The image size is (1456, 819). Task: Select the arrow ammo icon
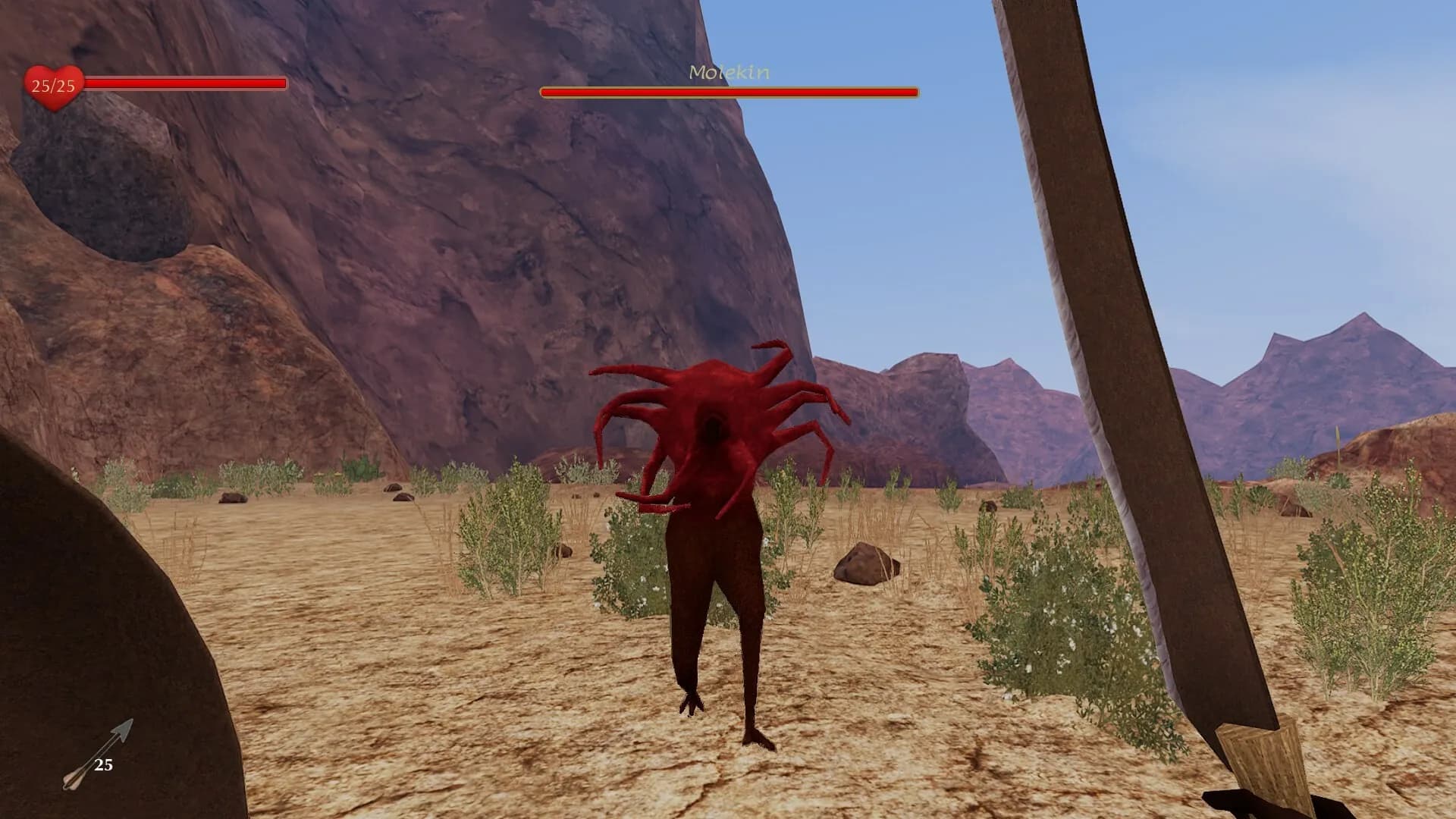tap(97, 755)
